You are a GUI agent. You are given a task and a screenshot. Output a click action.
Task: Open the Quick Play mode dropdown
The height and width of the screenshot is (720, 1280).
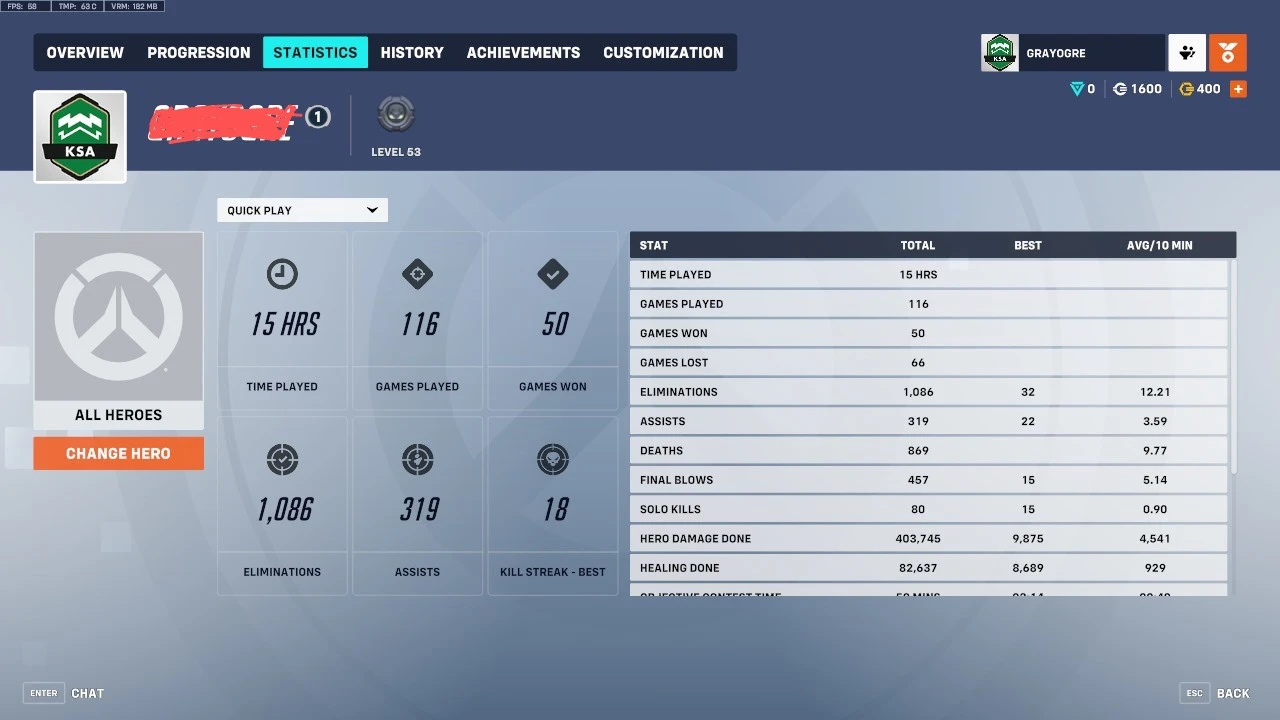pyautogui.click(x=295, y=210)
